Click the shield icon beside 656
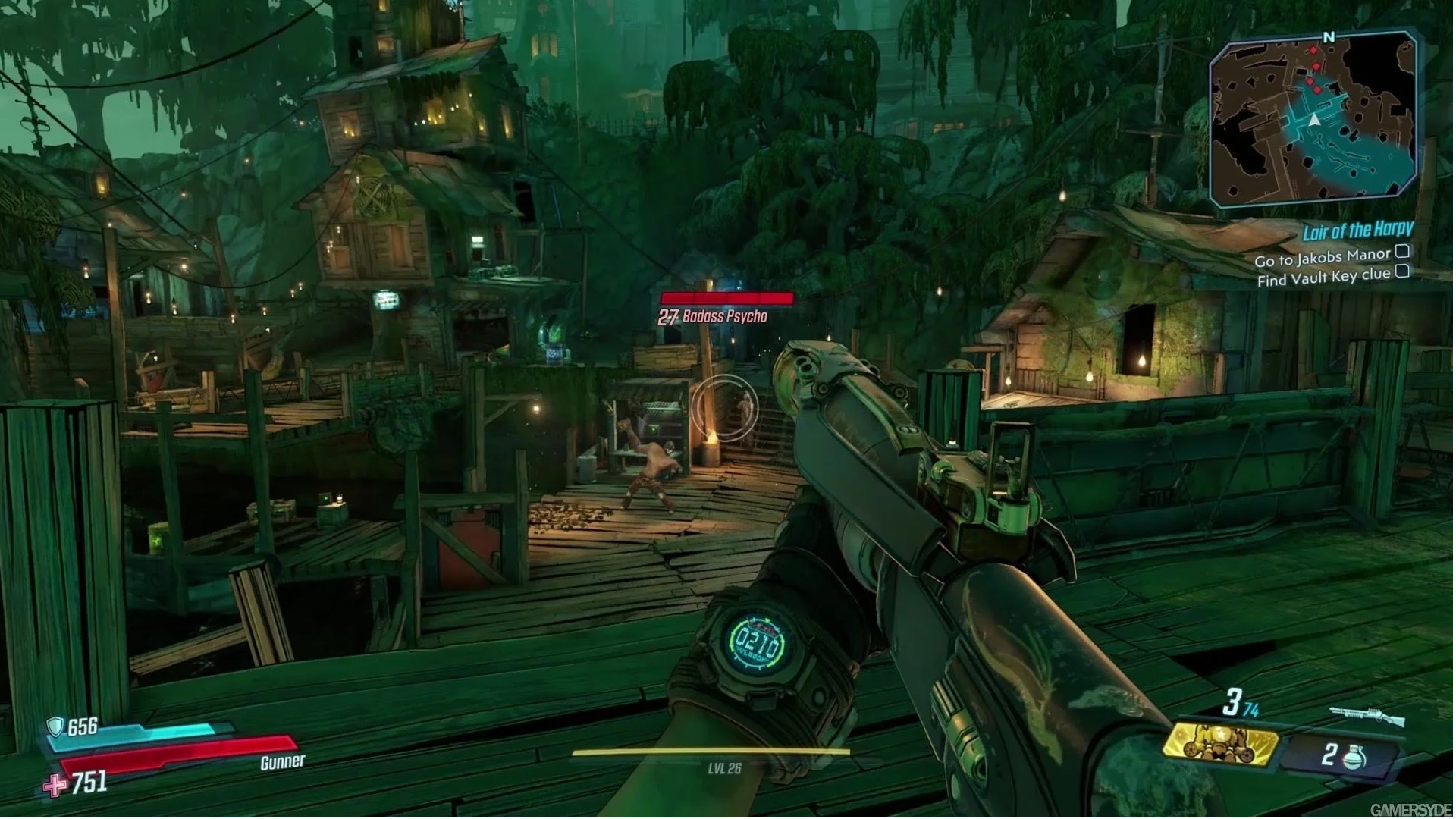Image resolution: width=1456 pixels, height=819 pixels. (55, 726)
